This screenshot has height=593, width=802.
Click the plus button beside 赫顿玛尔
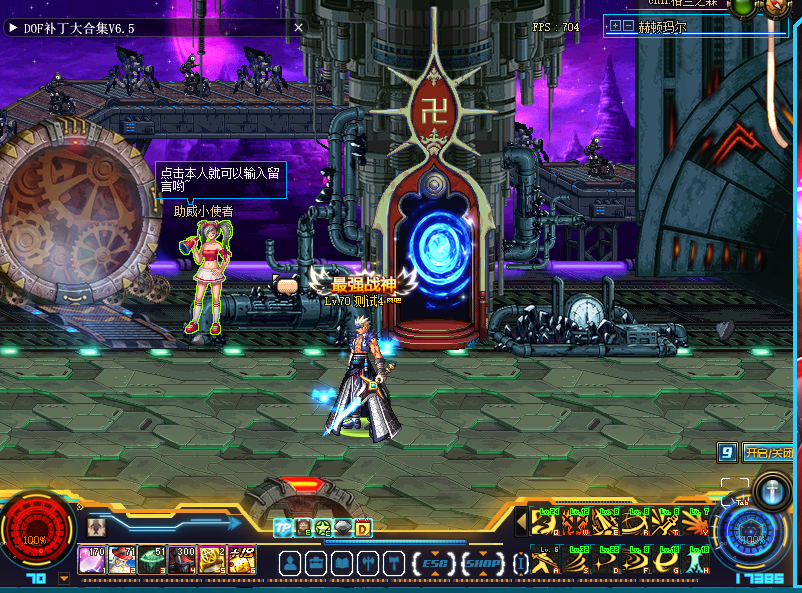tap(615, 27)
